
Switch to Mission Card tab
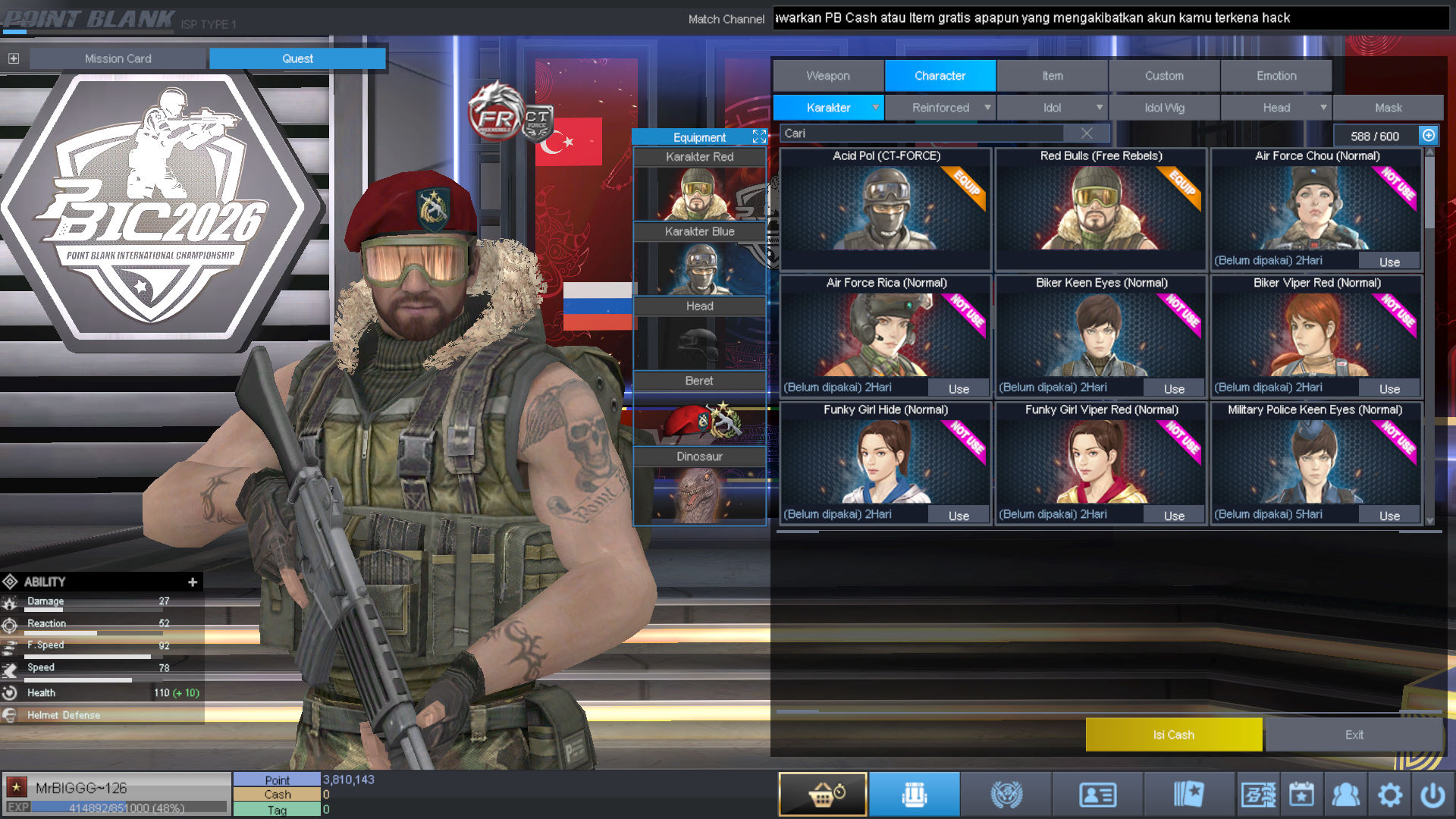tap(118, 58)
